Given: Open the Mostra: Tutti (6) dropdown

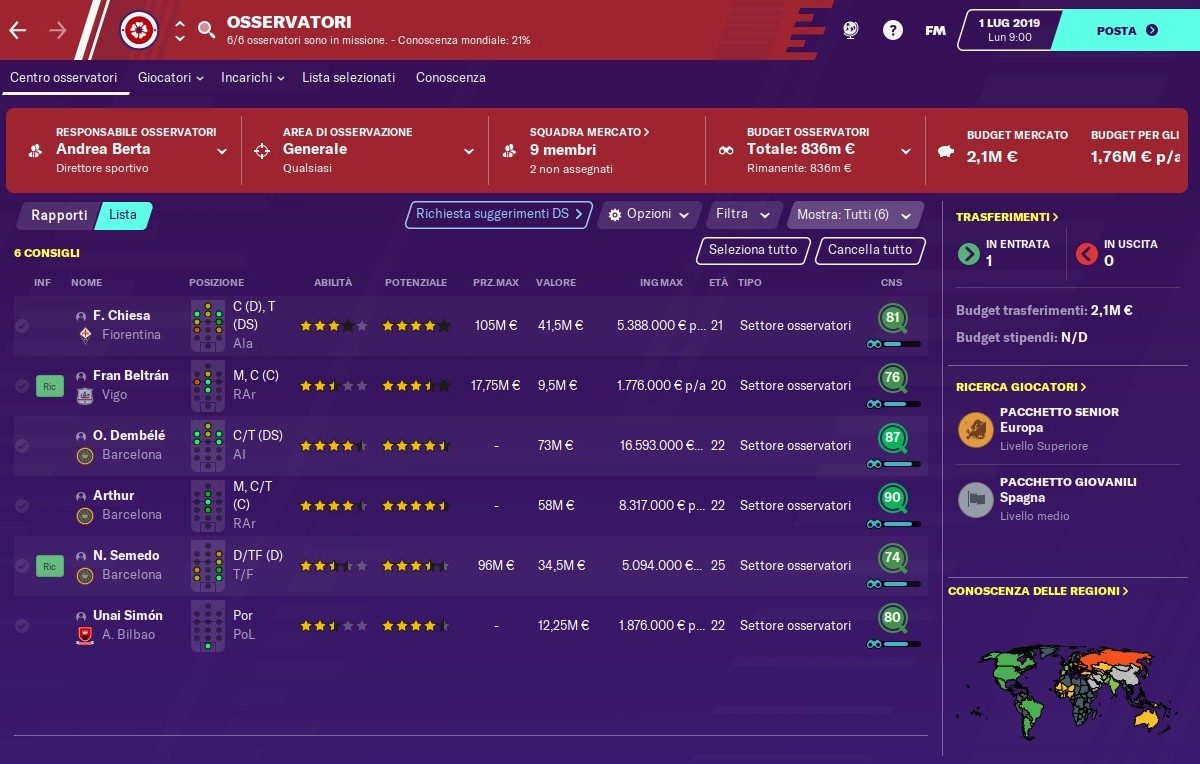Looking at the screenshot, I should coord(853,215).
